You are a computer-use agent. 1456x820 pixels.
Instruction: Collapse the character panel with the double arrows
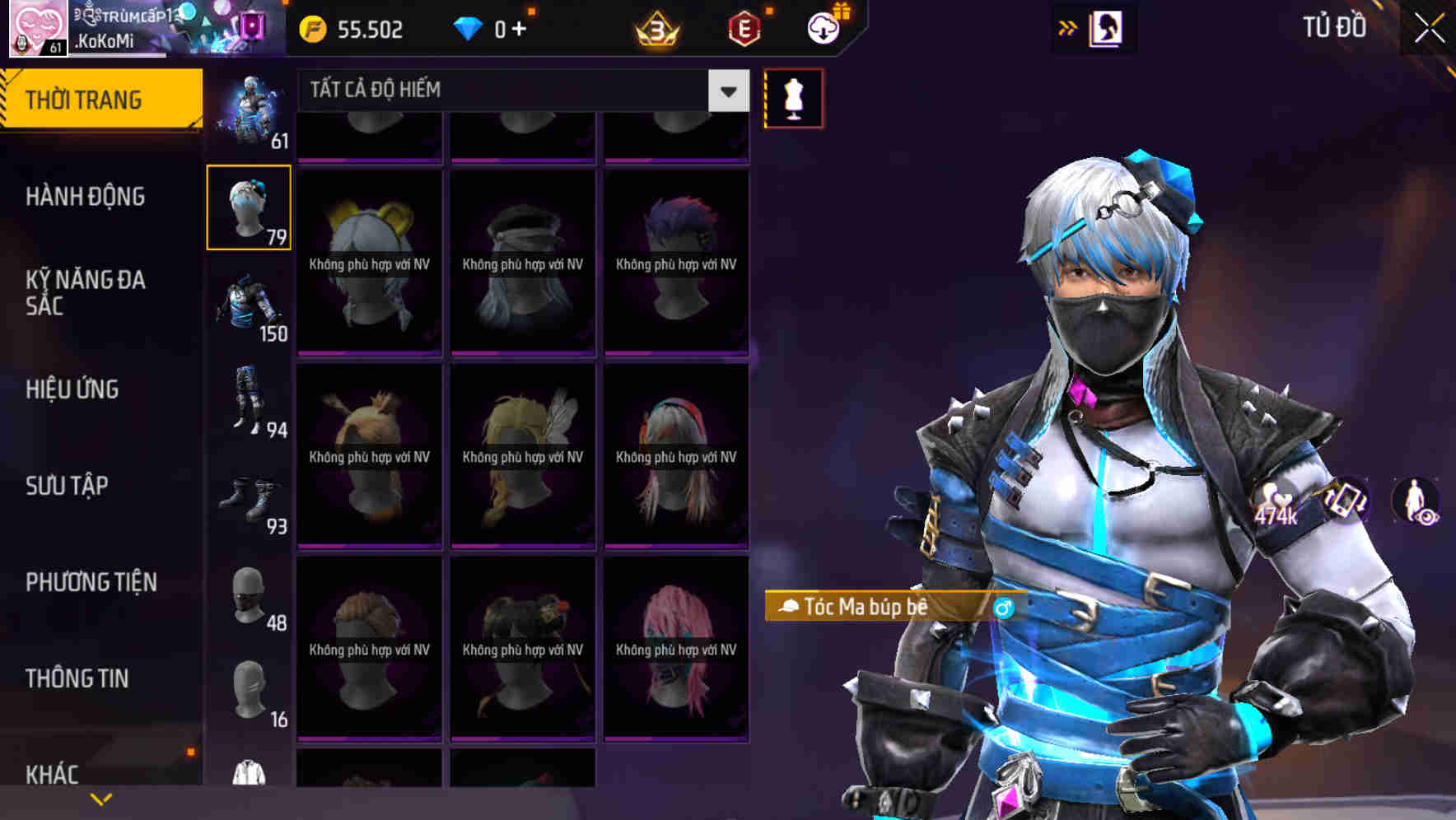click(x=1068, y=26)
